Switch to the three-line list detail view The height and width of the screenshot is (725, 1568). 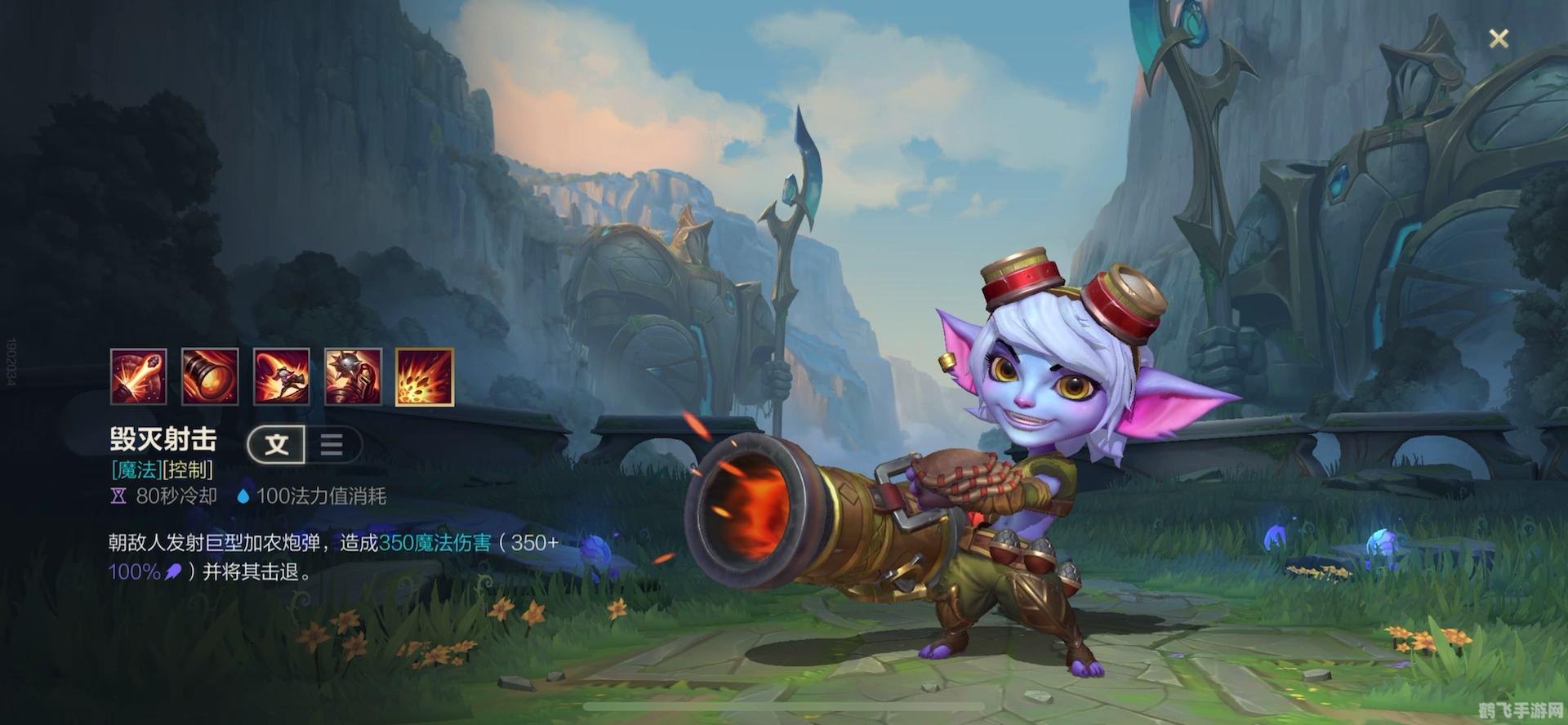point(332,444)
